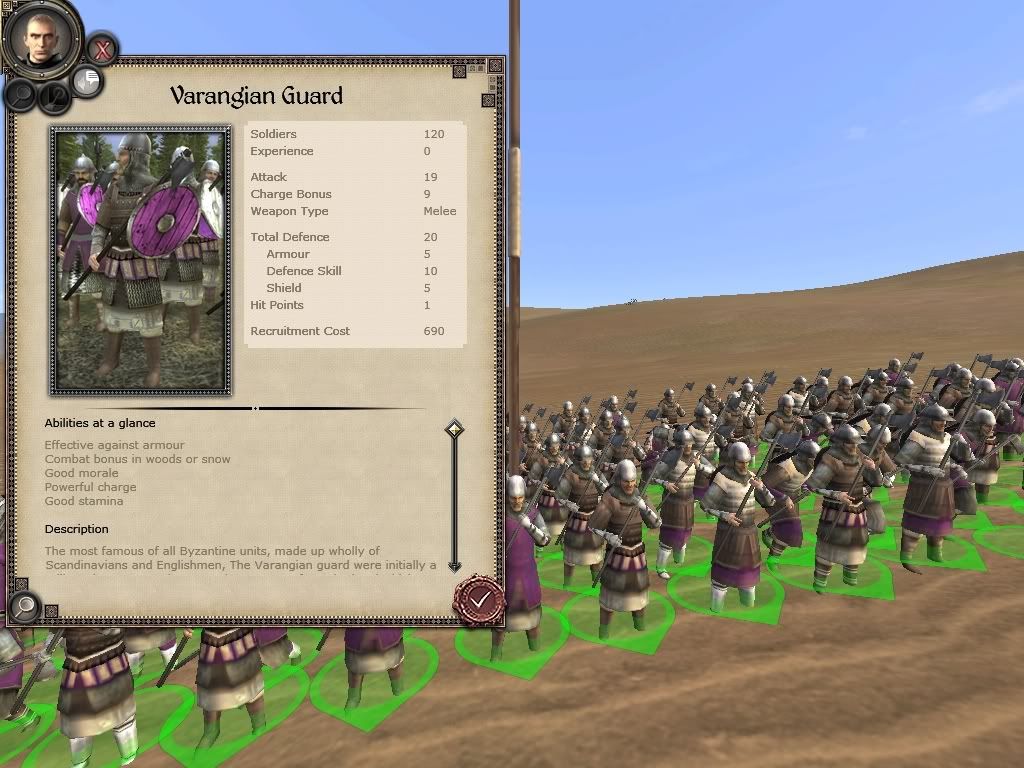Click the greyed advisor button with pointer icon
This screenshot has height=768, width=1024.
(54, 97)
